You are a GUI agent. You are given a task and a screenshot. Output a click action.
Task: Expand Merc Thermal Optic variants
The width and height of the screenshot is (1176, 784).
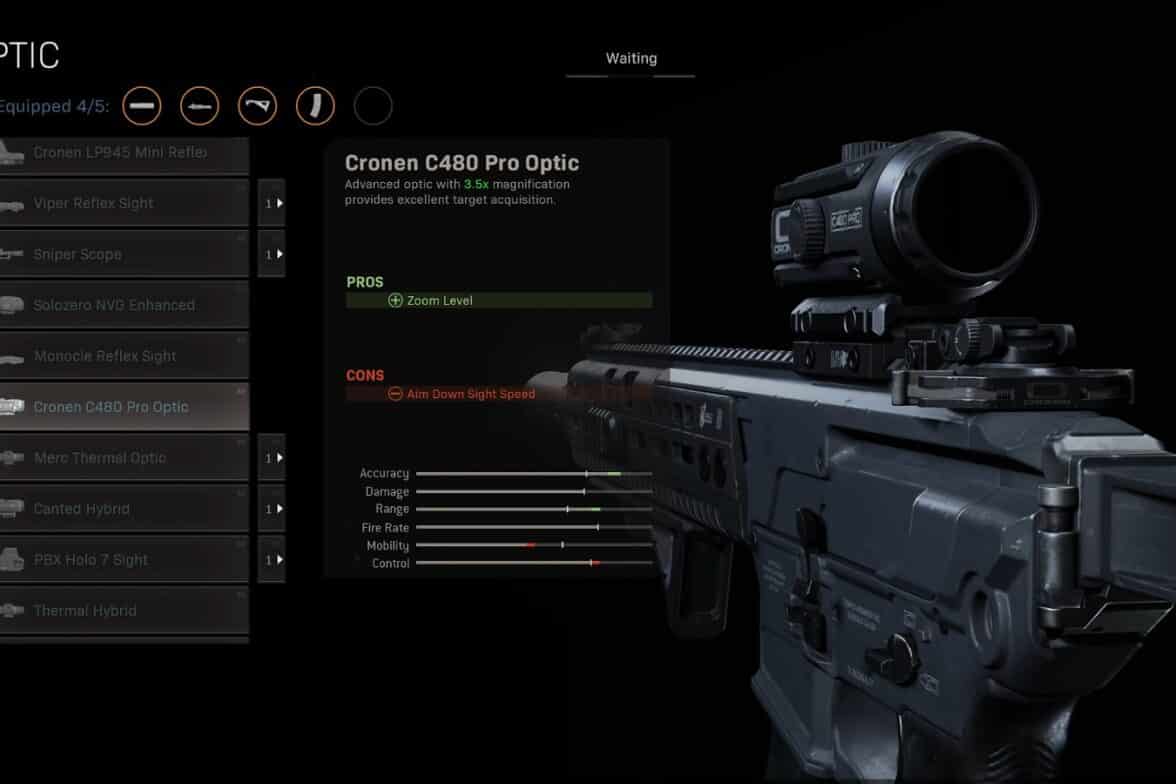pos(272,458)
